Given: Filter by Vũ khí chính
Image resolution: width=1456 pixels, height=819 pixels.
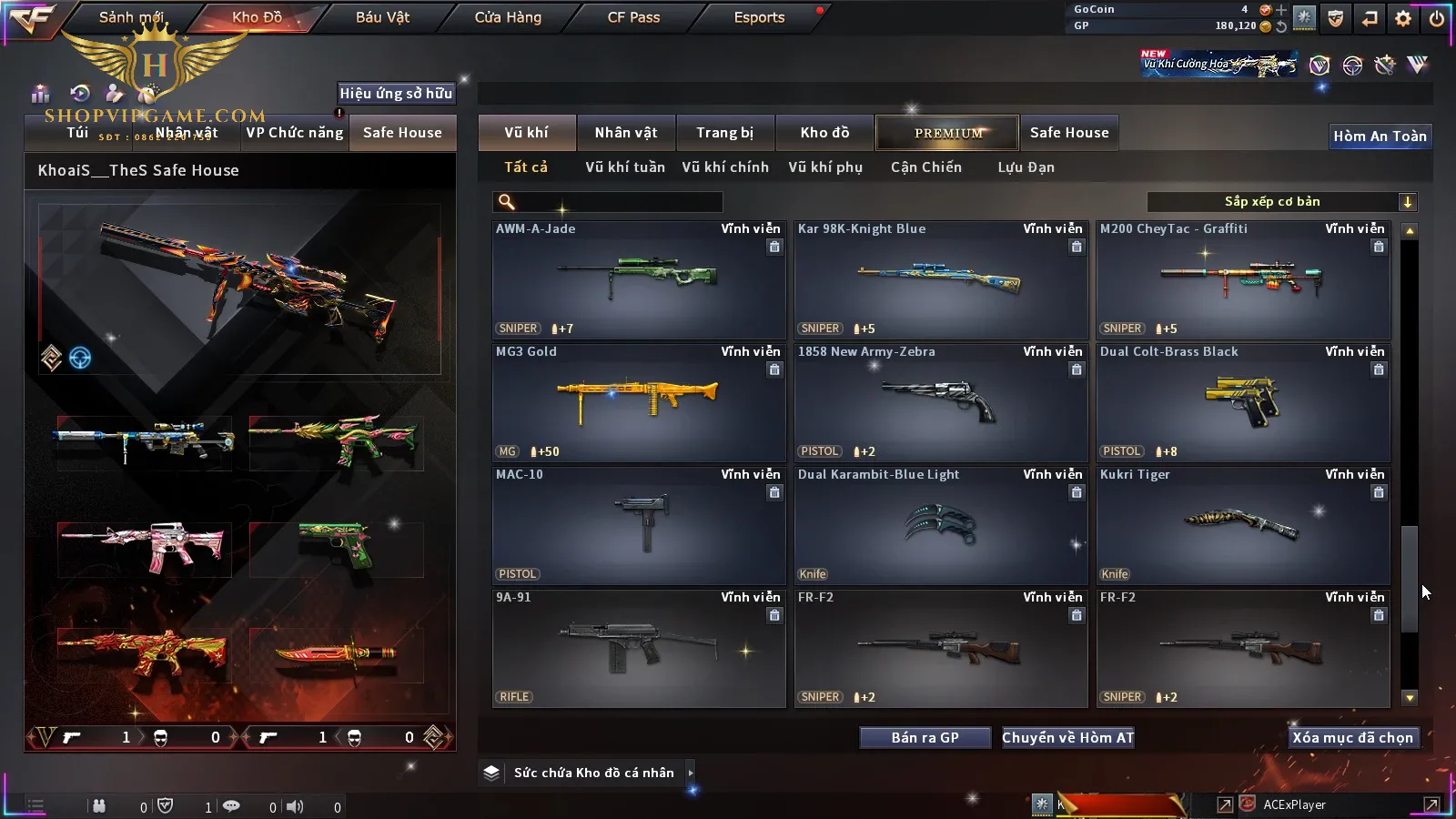Looking at the screenshot, I should (724, 167).
